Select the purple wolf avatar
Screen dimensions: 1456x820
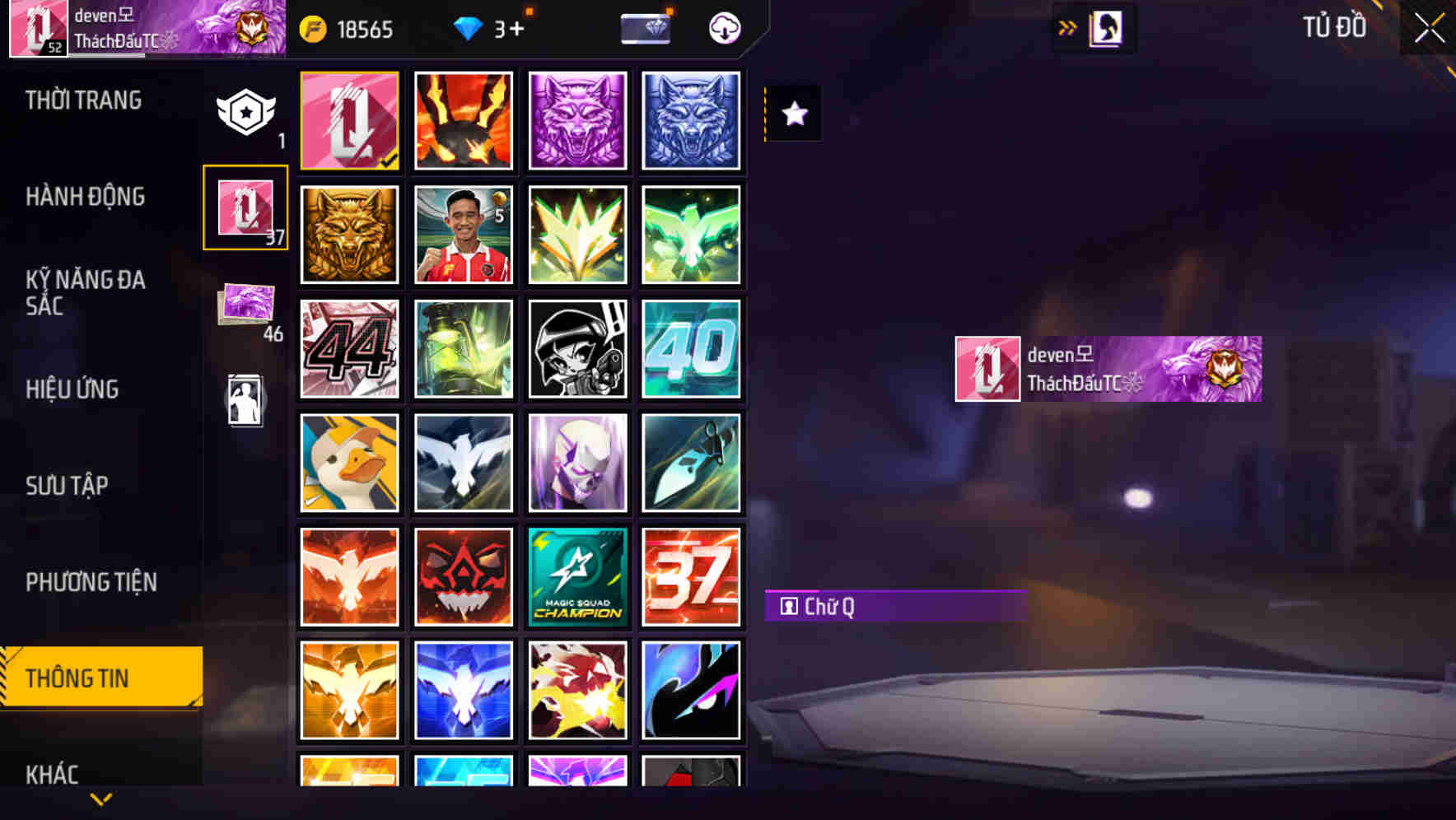pos(577,120)
